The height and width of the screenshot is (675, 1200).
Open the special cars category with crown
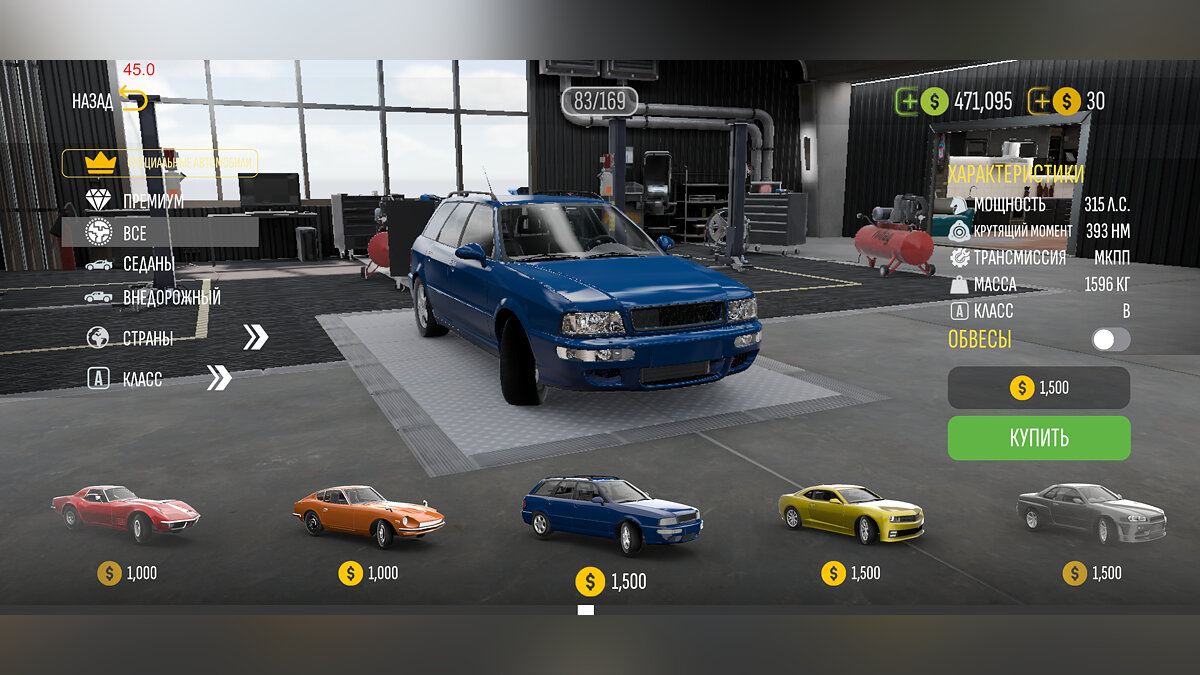160,163
